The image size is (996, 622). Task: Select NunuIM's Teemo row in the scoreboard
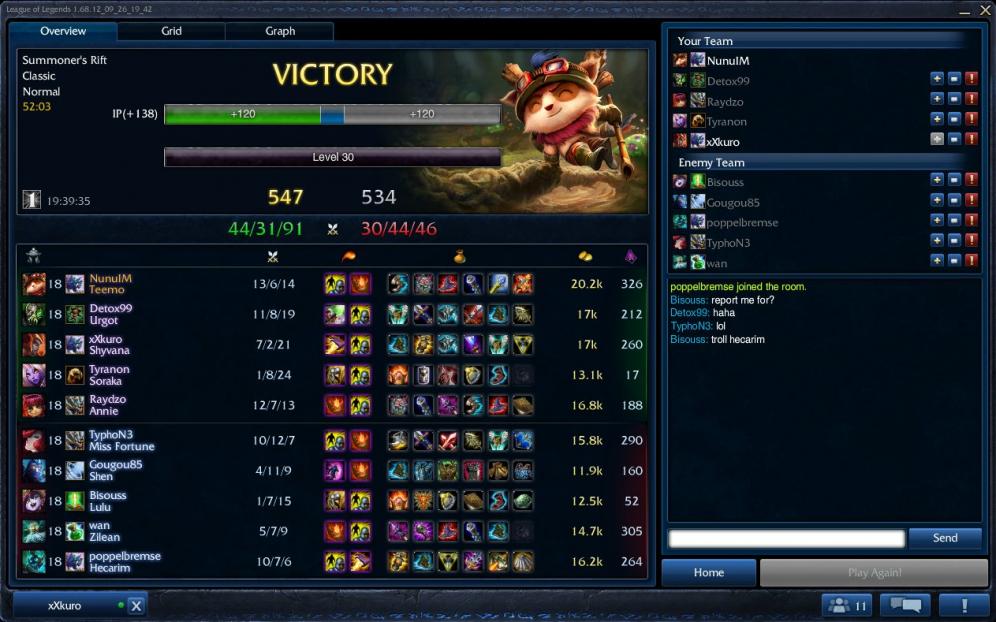pos(330,284)
